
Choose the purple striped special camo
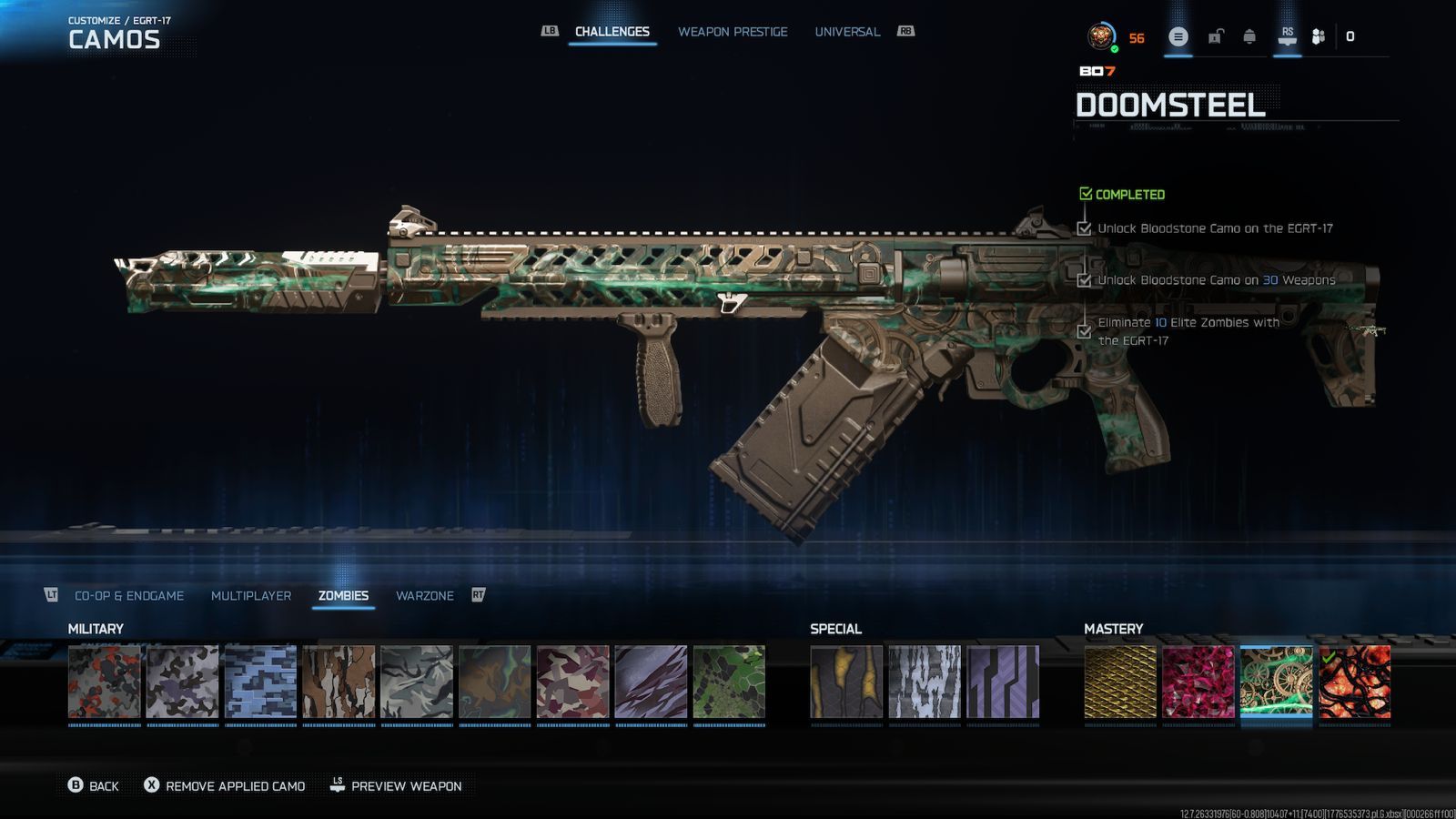coord(1003,682)
